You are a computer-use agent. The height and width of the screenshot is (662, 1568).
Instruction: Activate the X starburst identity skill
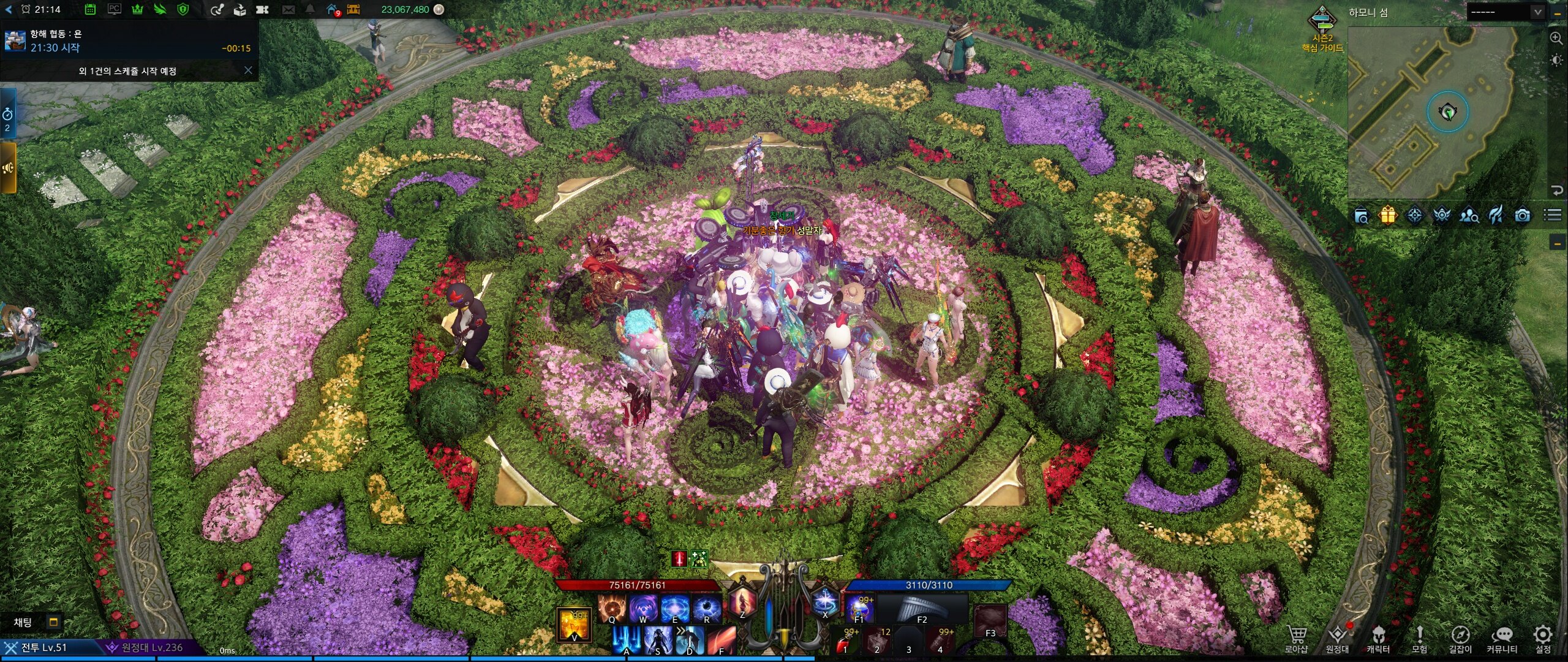(x=824, y=602)
